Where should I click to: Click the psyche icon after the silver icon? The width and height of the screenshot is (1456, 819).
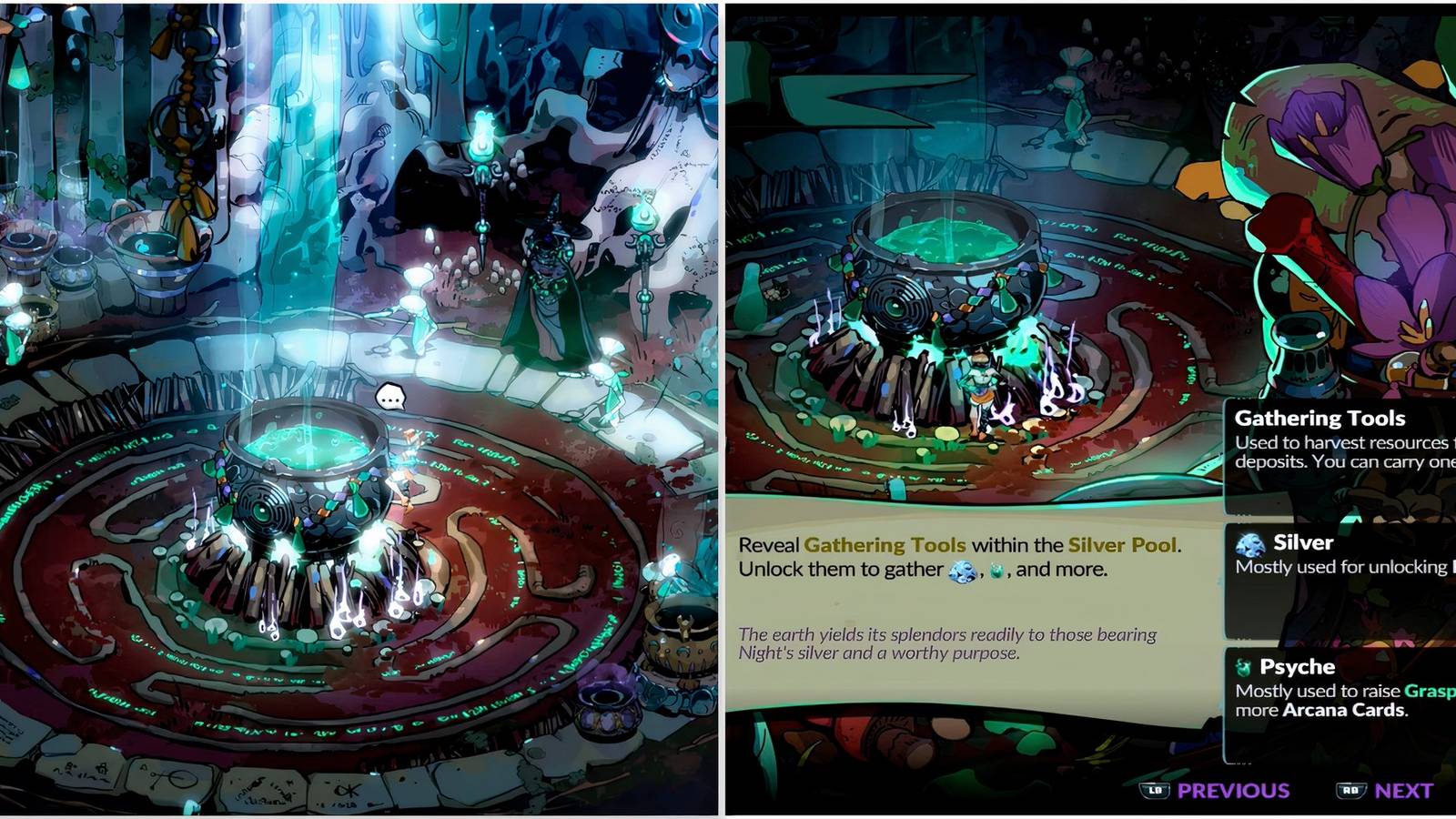tap(996, 571)
